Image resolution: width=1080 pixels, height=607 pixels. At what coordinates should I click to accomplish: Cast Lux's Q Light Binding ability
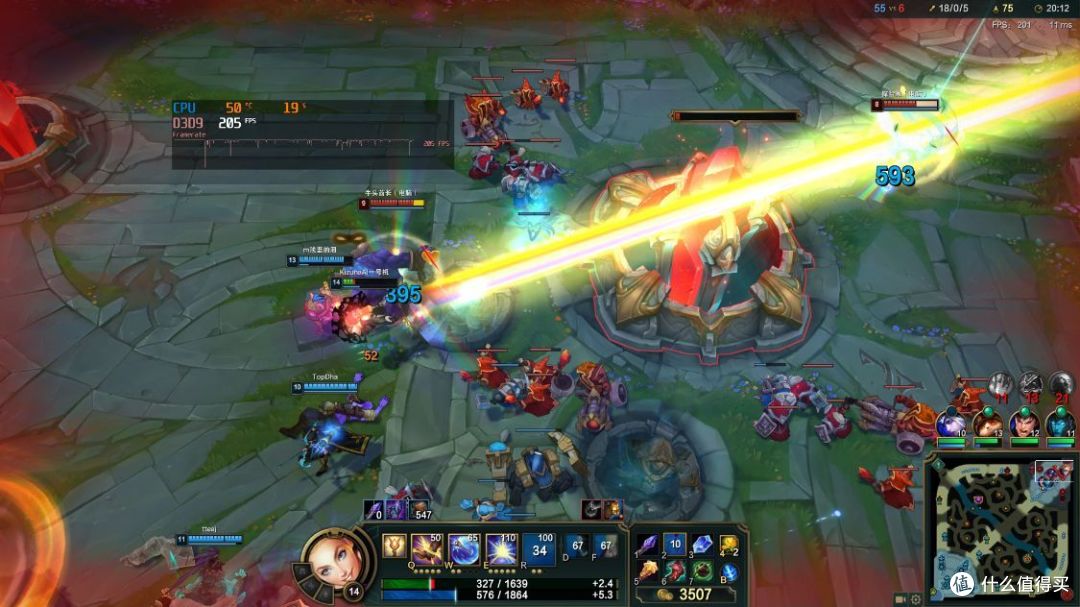[427, 549]
